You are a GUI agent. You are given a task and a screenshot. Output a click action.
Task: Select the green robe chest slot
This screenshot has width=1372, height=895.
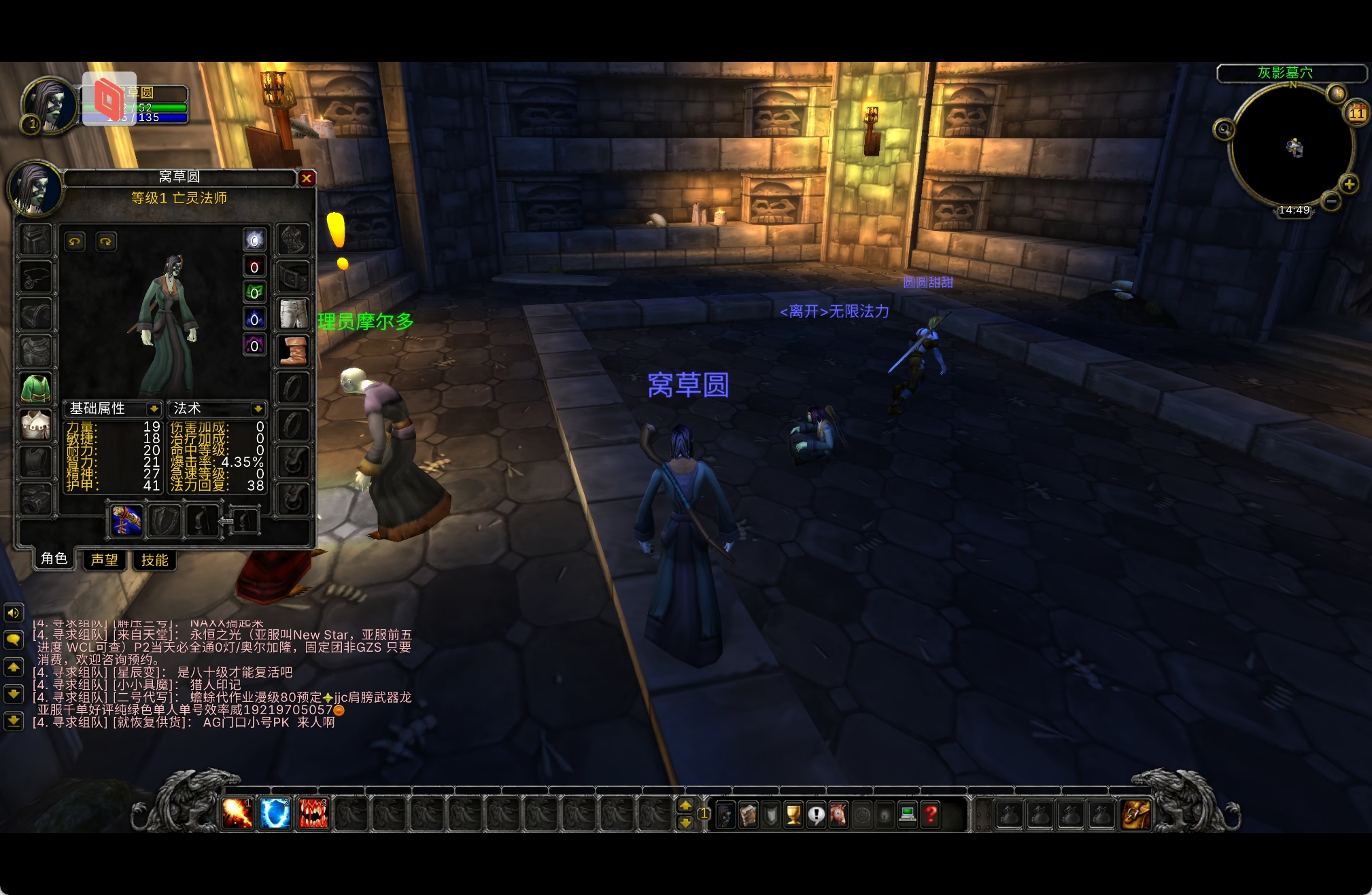click(35, 389)
